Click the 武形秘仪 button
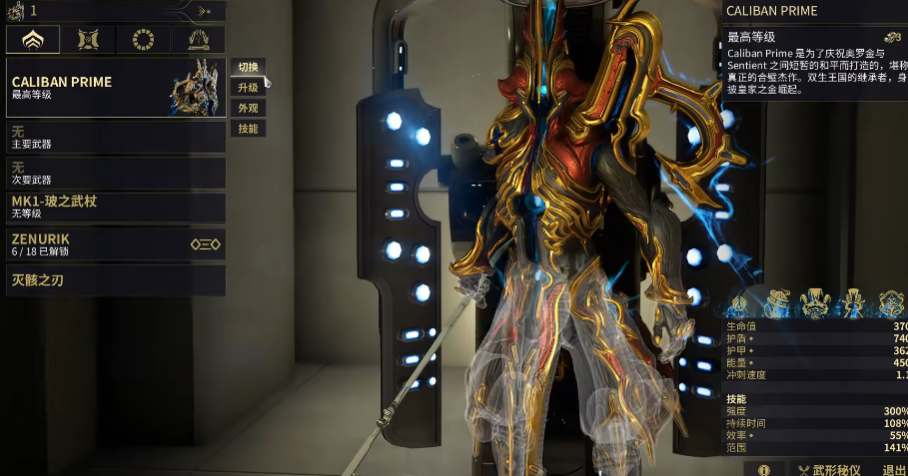 826,469
